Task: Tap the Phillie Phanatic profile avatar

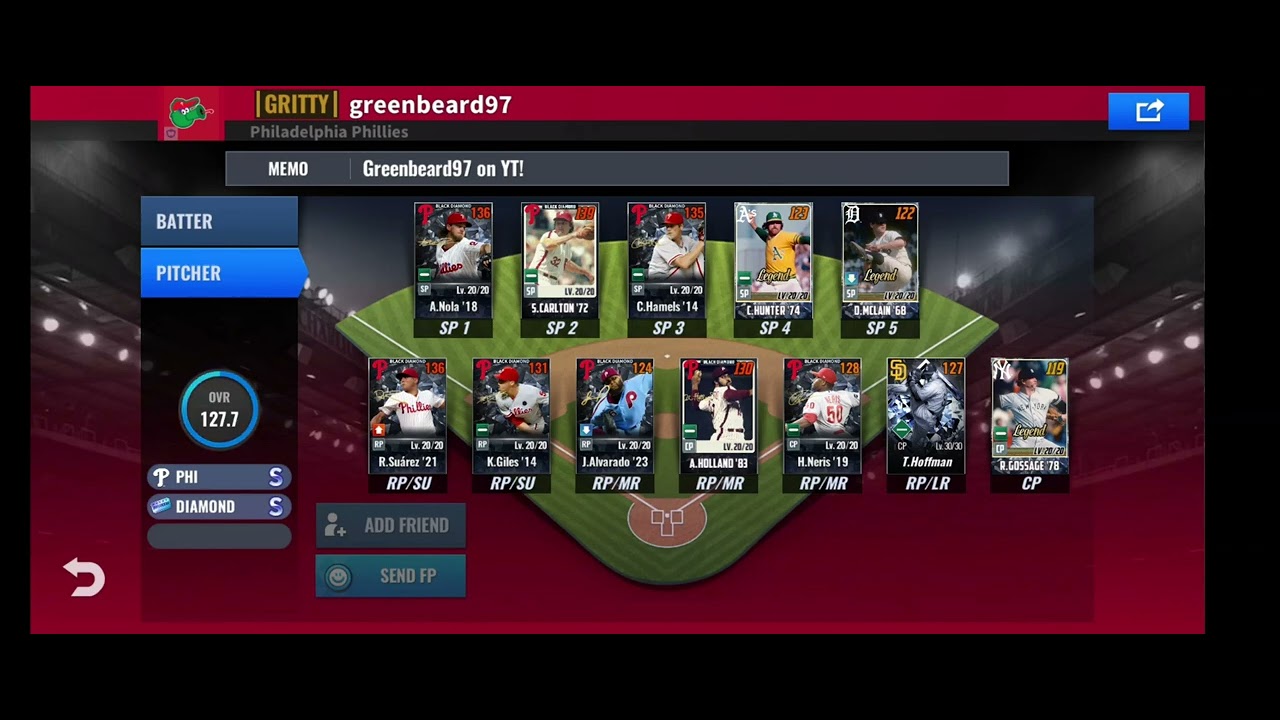Action: pos(189,112)
